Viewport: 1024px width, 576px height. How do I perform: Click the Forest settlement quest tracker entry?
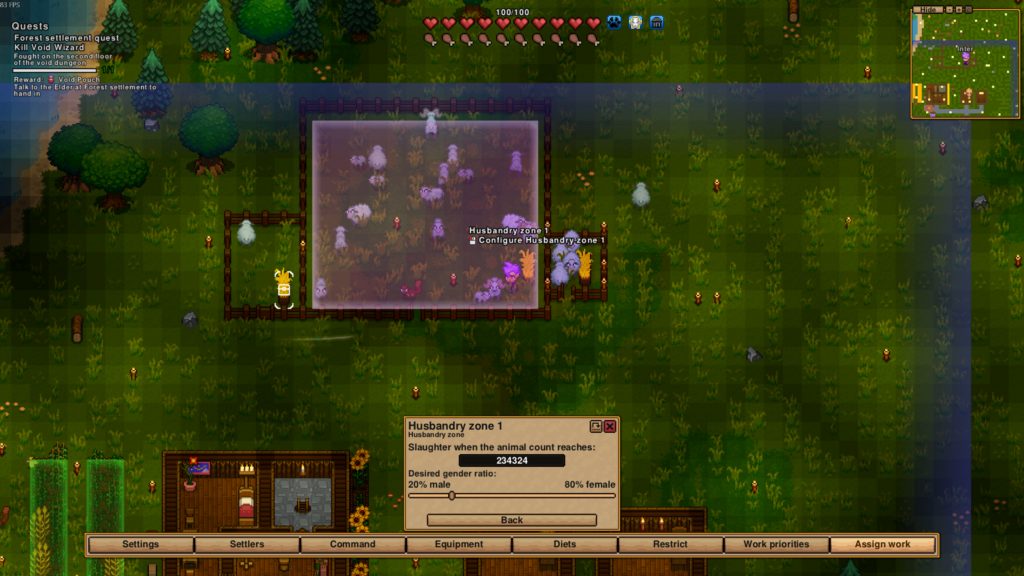(x=66, y=38)
